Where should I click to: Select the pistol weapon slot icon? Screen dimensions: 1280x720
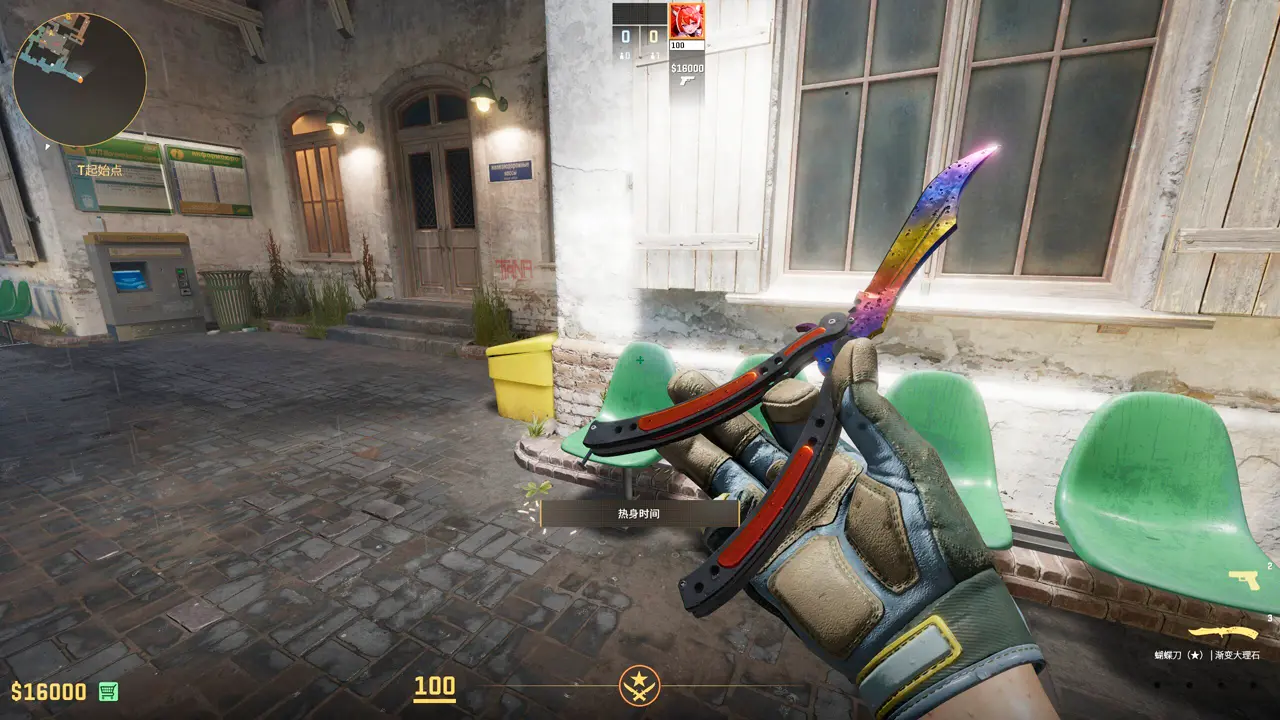(1244, 580)
